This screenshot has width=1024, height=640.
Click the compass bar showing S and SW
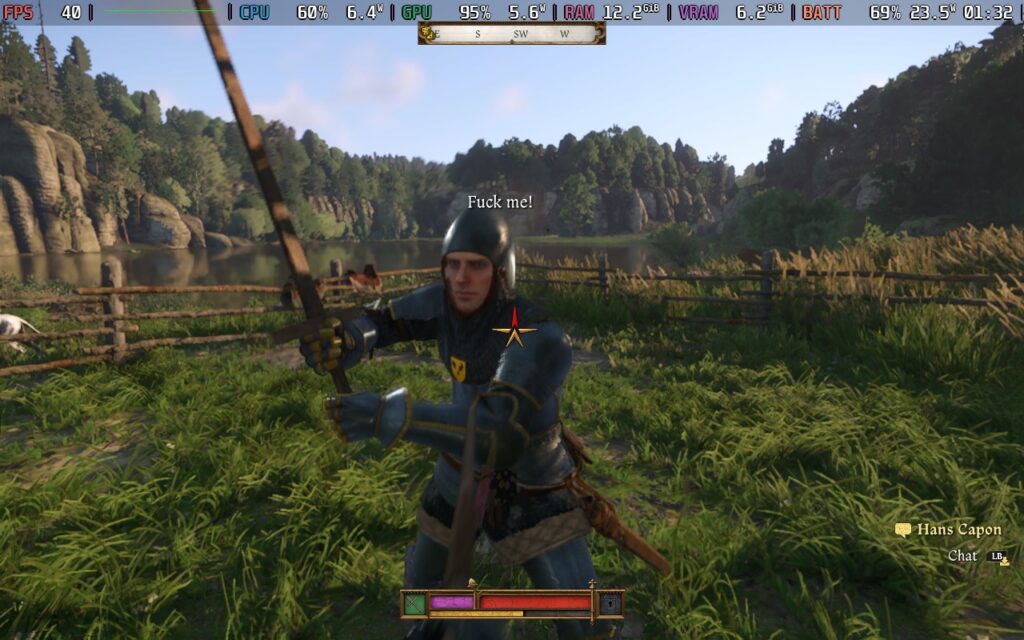point(512,34)
